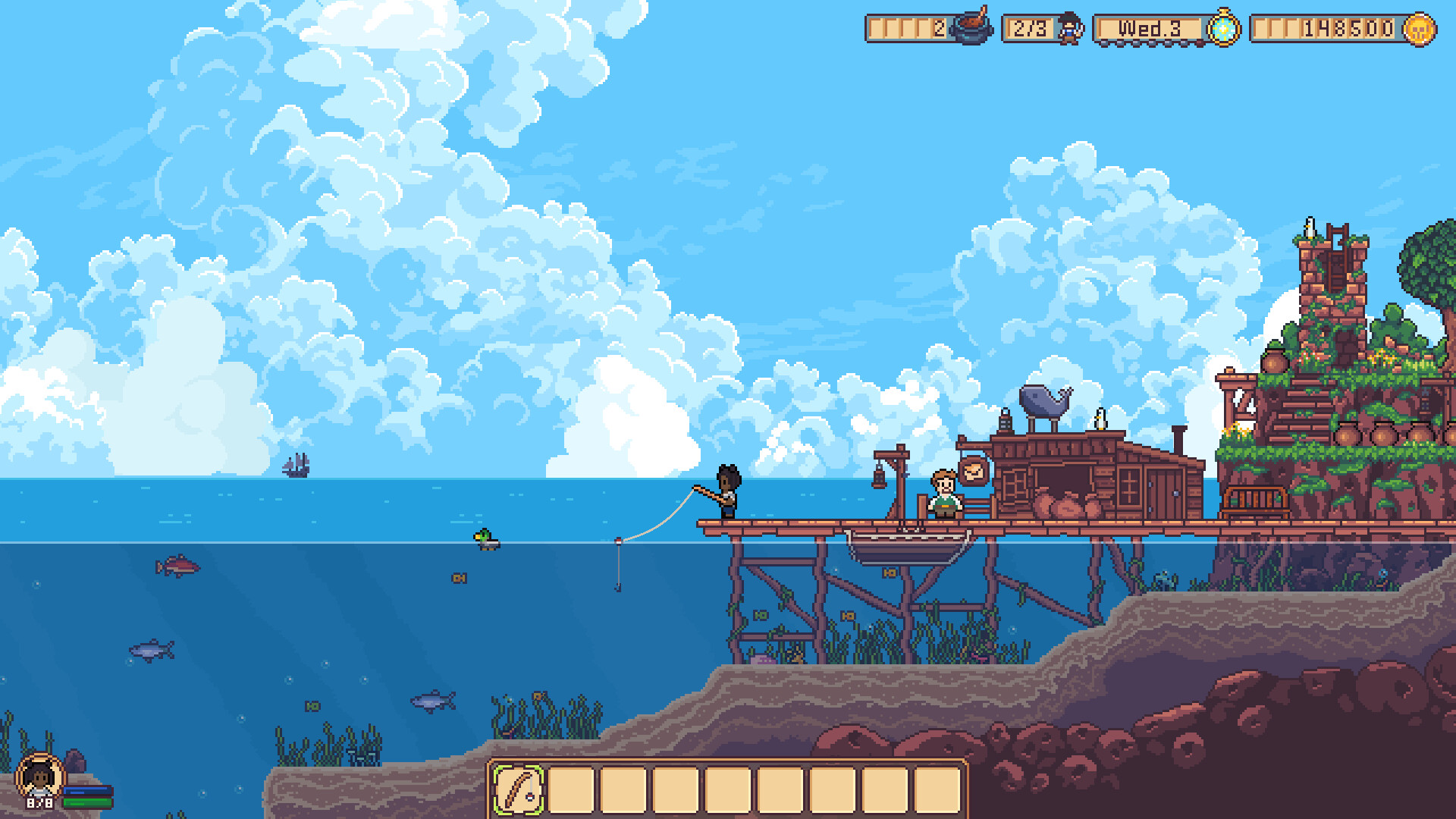
Task: Select the second empty hotbar slot
Action: click(x=573, y=786)
